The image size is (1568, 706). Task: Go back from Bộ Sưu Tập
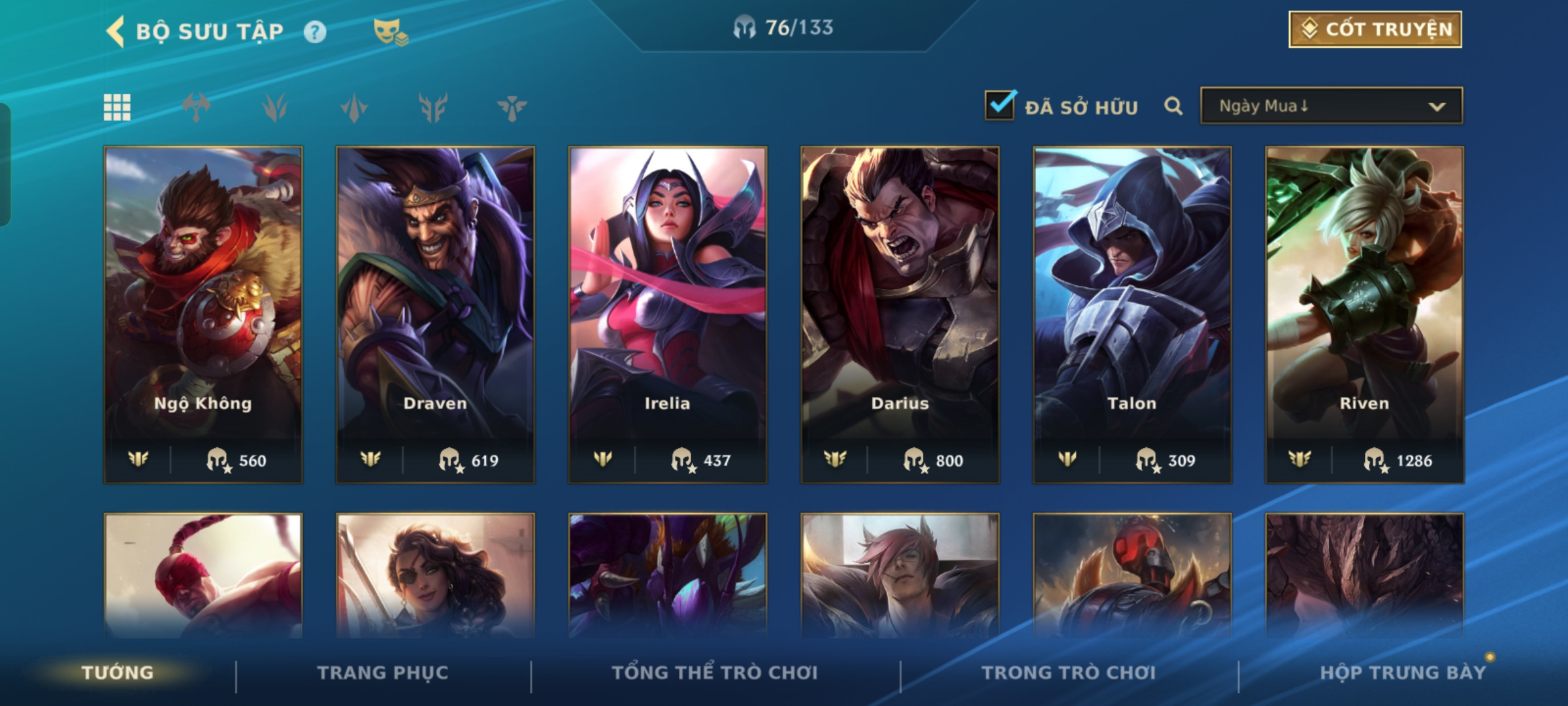(116, 31)
